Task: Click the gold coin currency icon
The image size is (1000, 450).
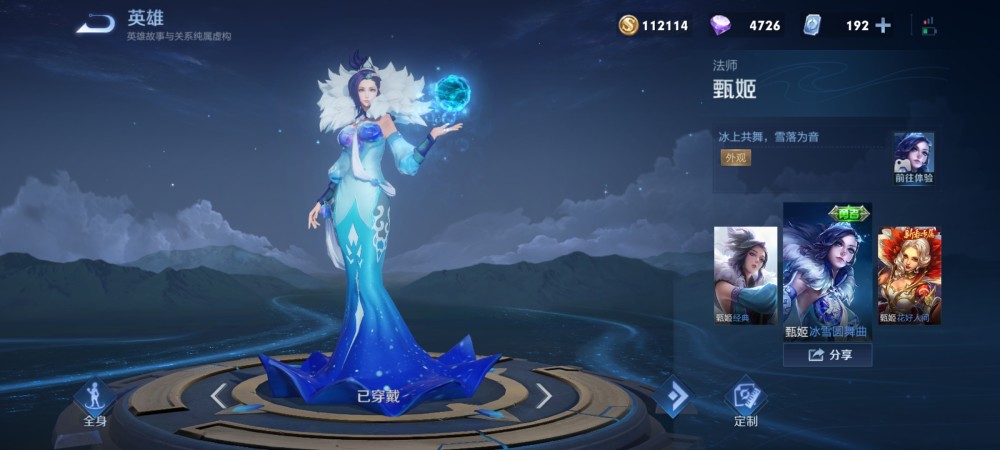Action: click(628, 26)
